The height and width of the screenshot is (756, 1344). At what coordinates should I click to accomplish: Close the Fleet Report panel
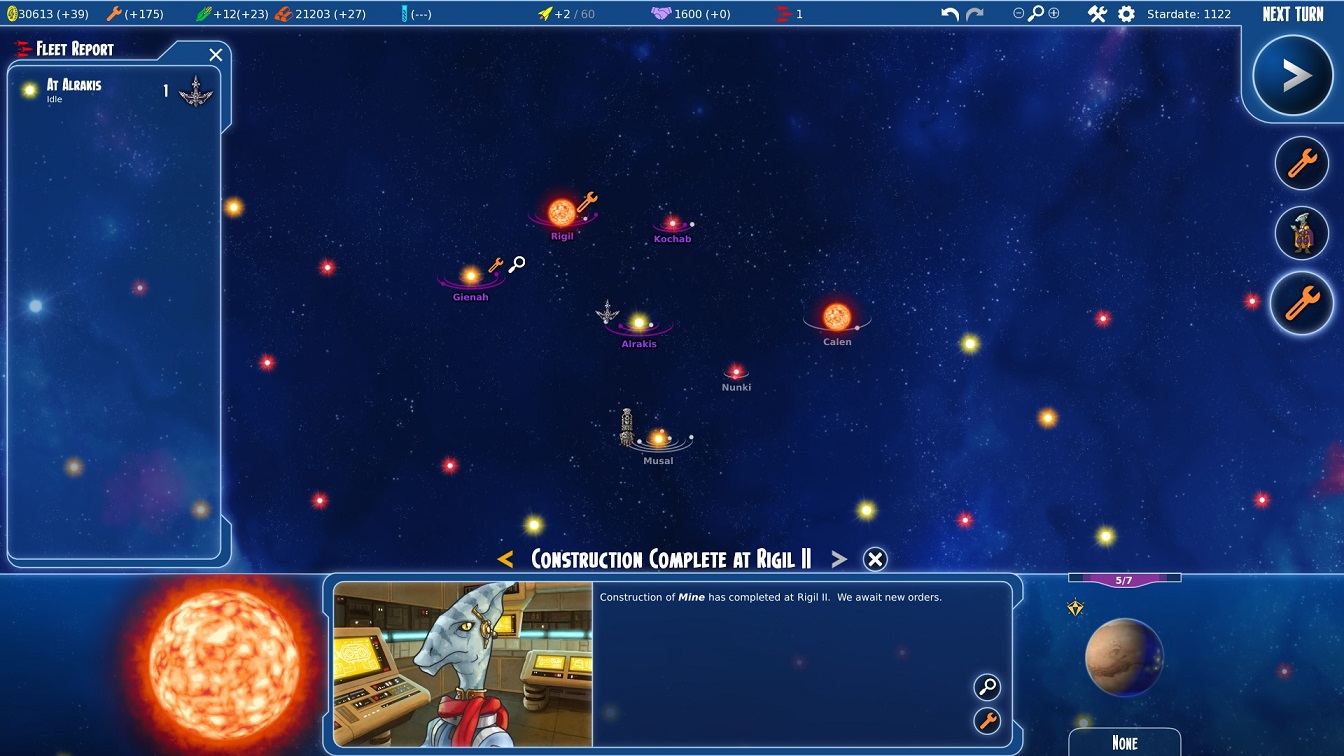[216, 55]
